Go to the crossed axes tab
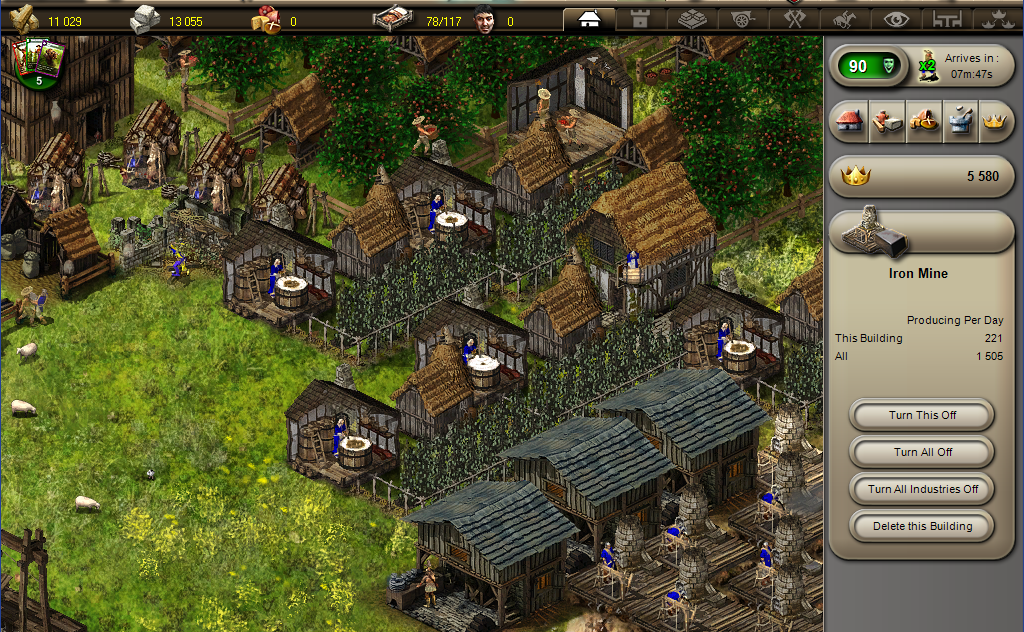This screenshot has height=632, width=1024. click(795, 19)
